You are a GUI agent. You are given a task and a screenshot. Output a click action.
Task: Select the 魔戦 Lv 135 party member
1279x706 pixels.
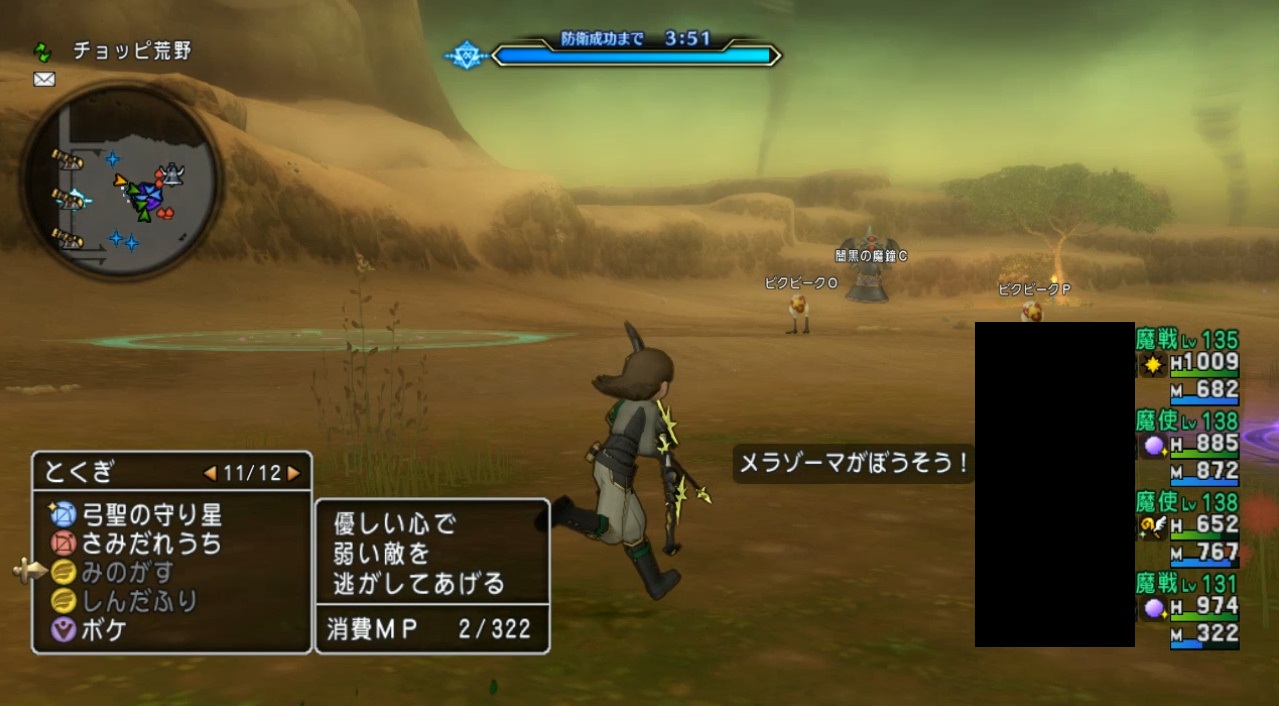tap(1188, 365)
